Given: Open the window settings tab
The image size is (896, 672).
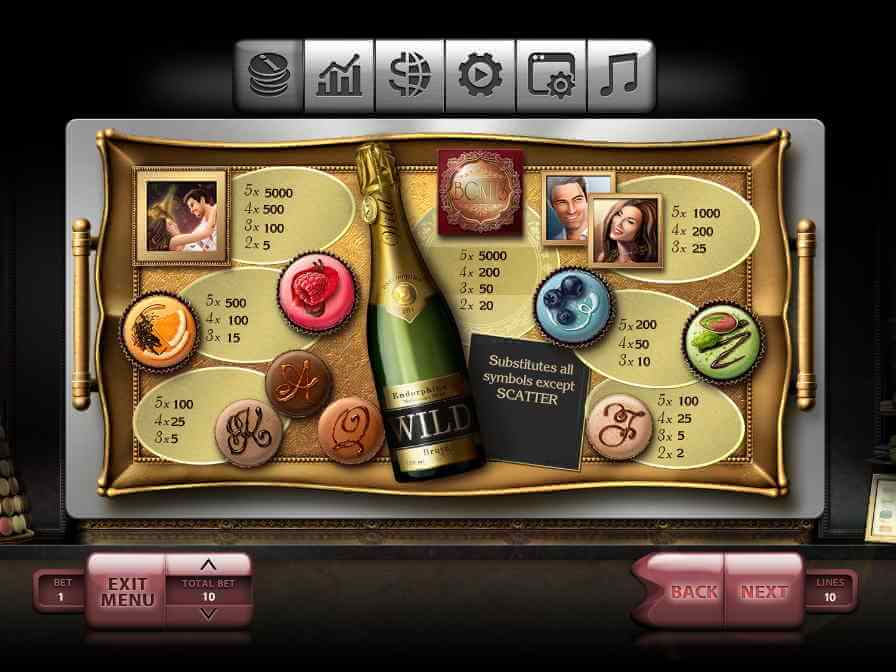Looking at the screenshot, I should (551, 75).
